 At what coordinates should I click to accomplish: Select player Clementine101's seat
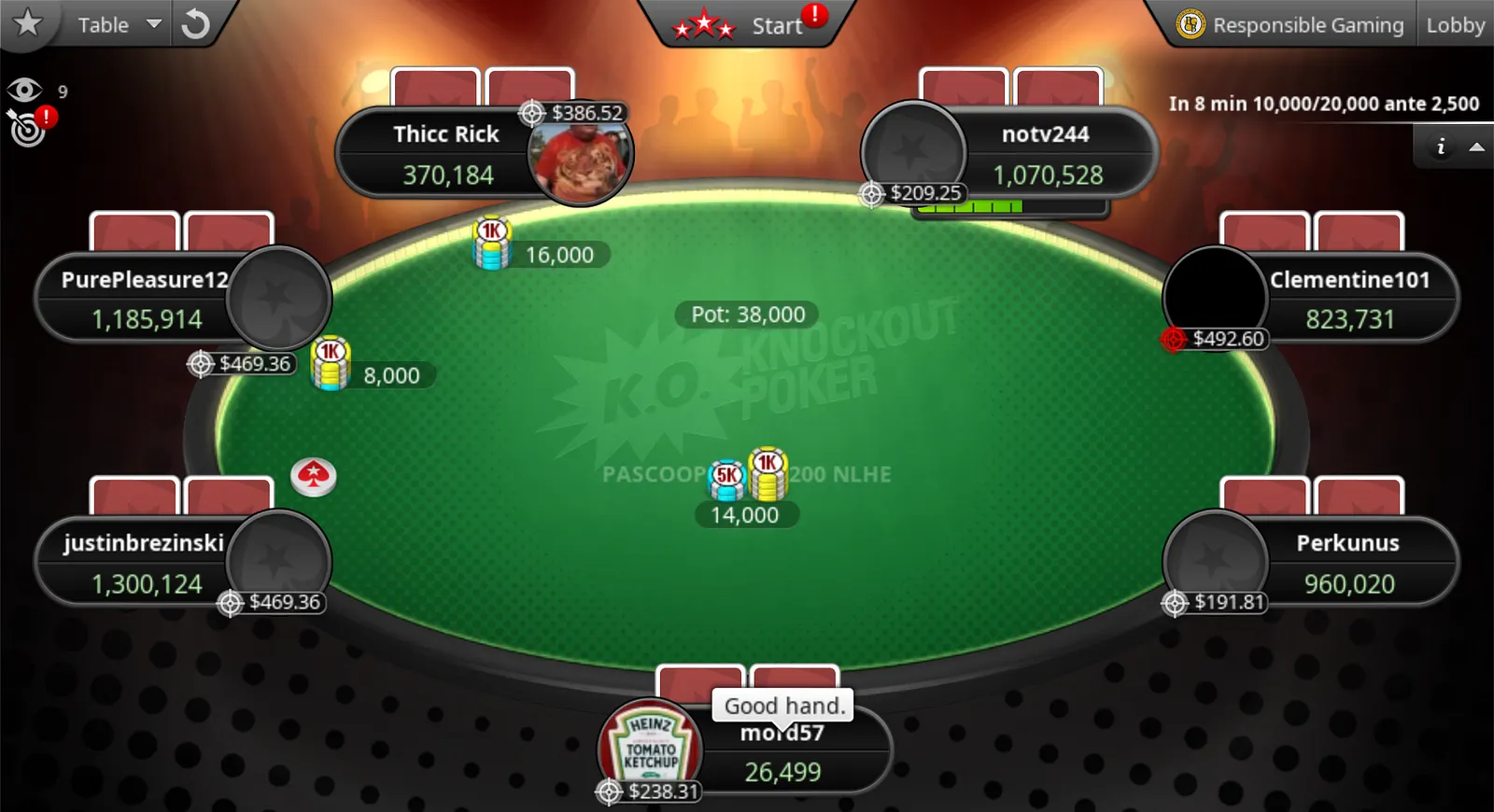point(1349,299)
